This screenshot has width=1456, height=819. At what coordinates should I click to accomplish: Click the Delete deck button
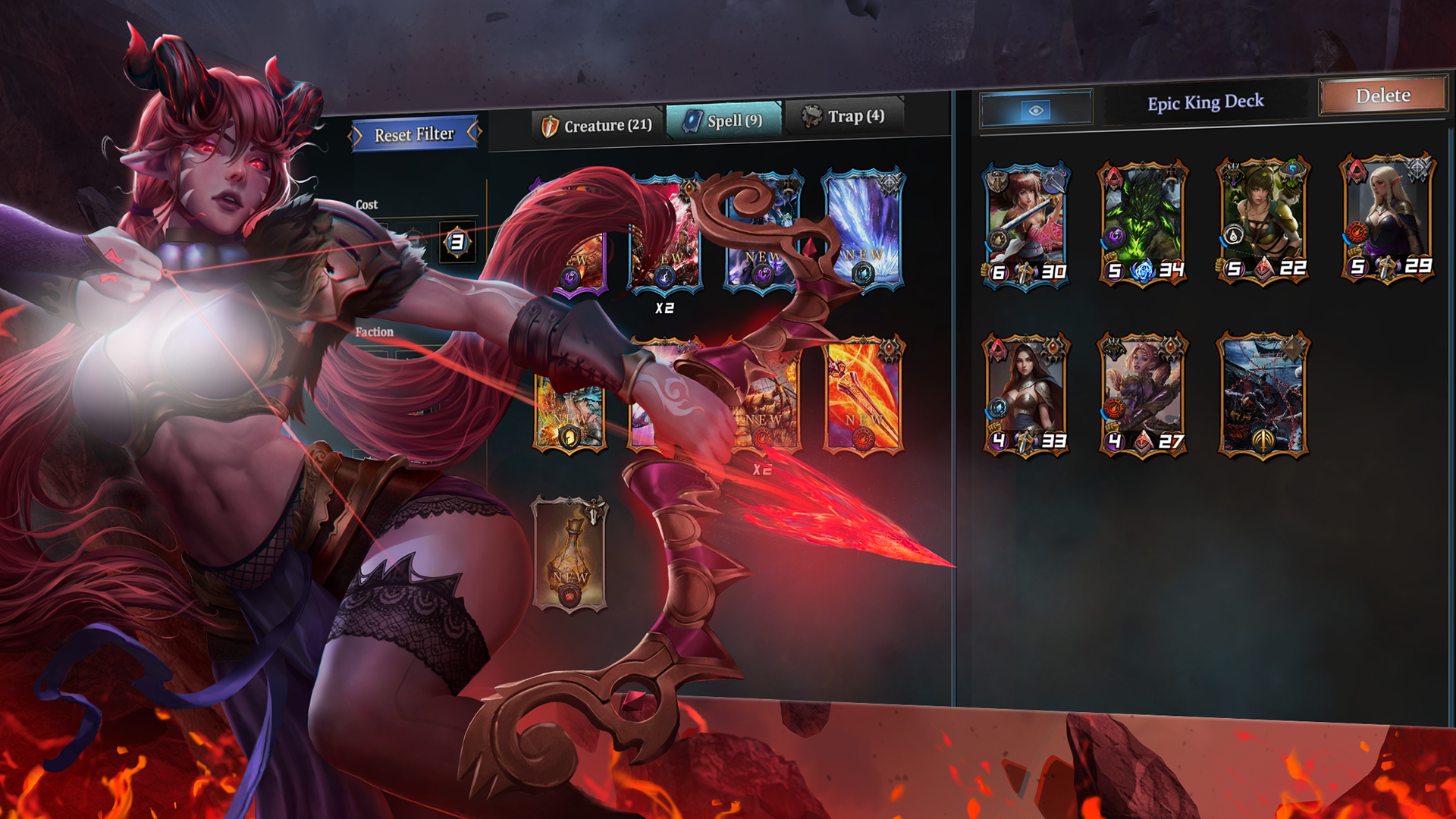1383,96
